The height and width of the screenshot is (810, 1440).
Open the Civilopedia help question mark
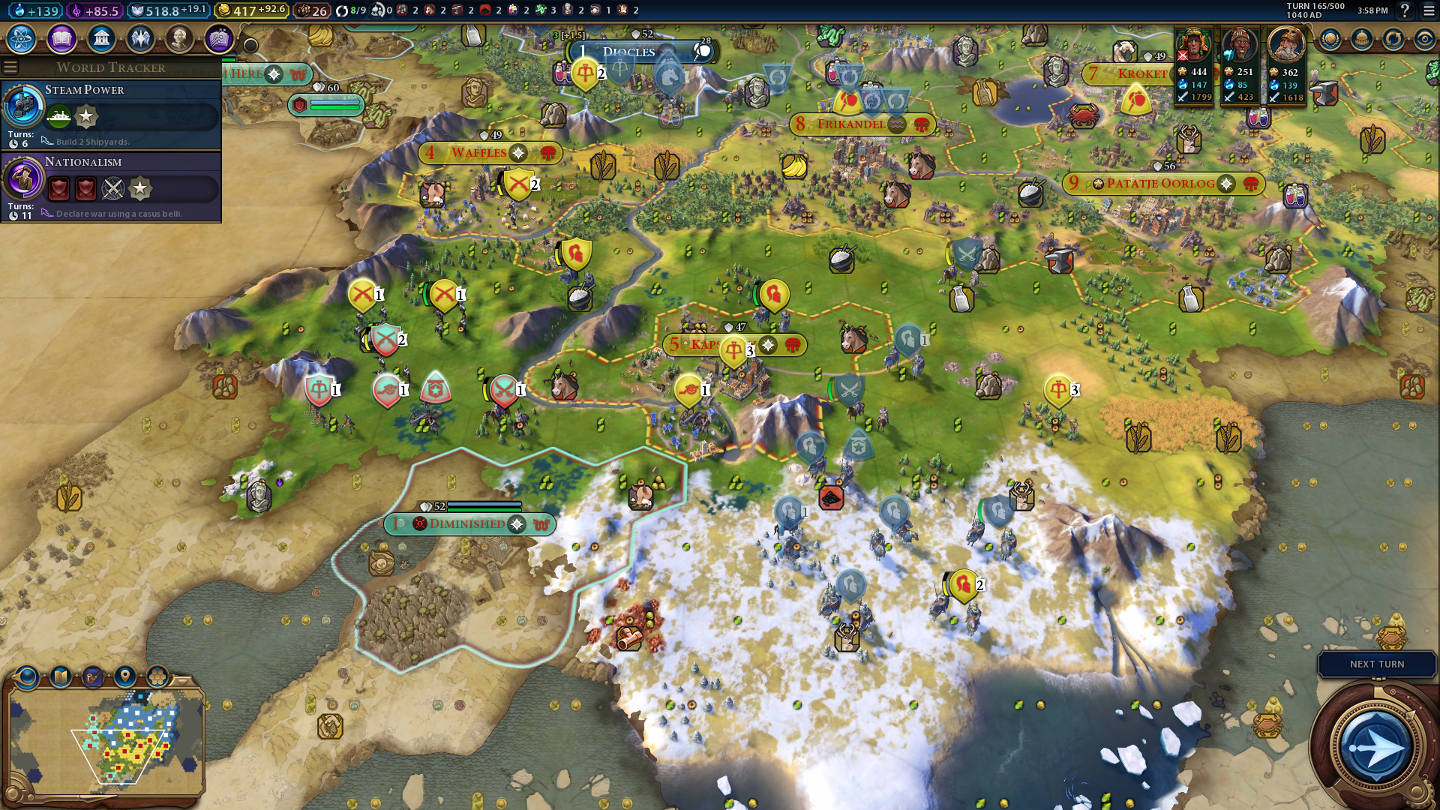(x=1405, y=11)
